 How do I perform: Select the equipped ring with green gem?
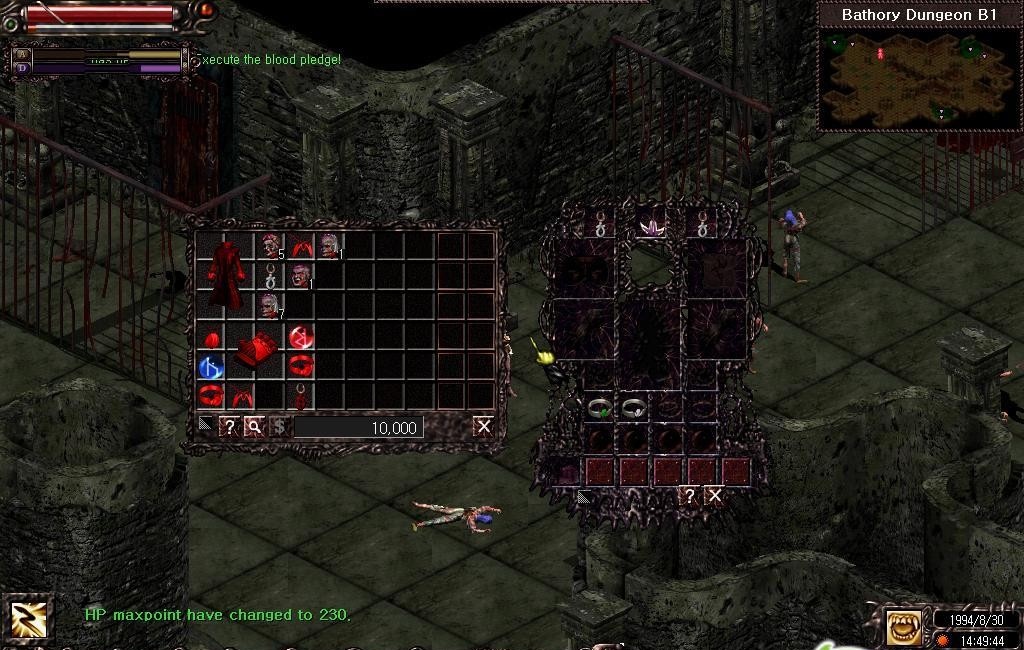click(600, 408)
